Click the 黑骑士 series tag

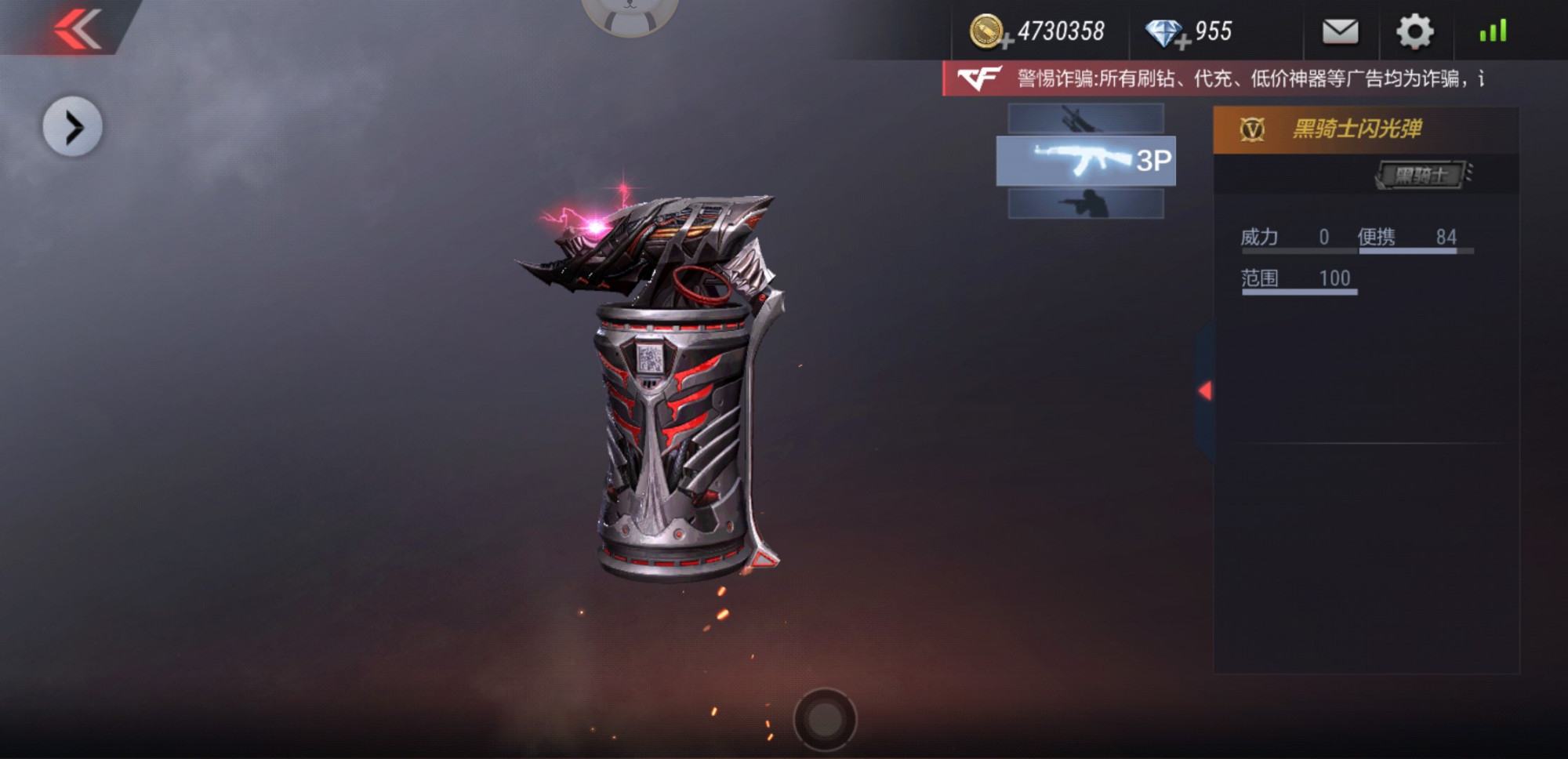coord(1421,175)
